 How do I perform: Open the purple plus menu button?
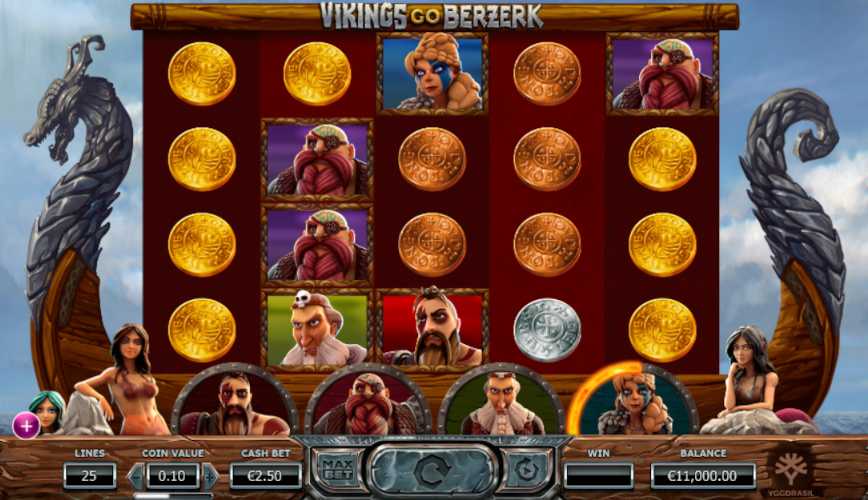tap(26, 425)
